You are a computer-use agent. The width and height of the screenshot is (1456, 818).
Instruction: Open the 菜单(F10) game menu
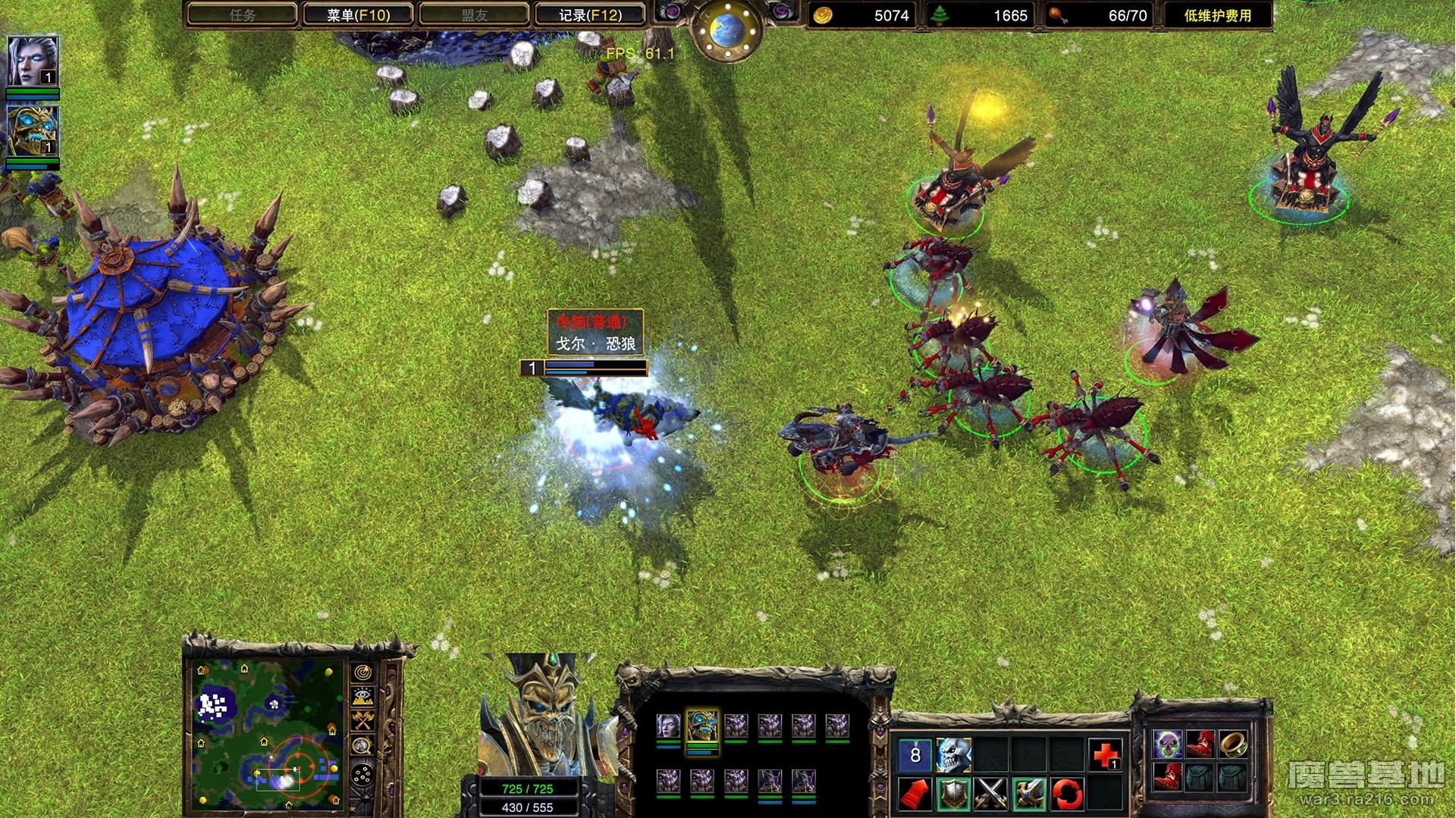[358, 14]
